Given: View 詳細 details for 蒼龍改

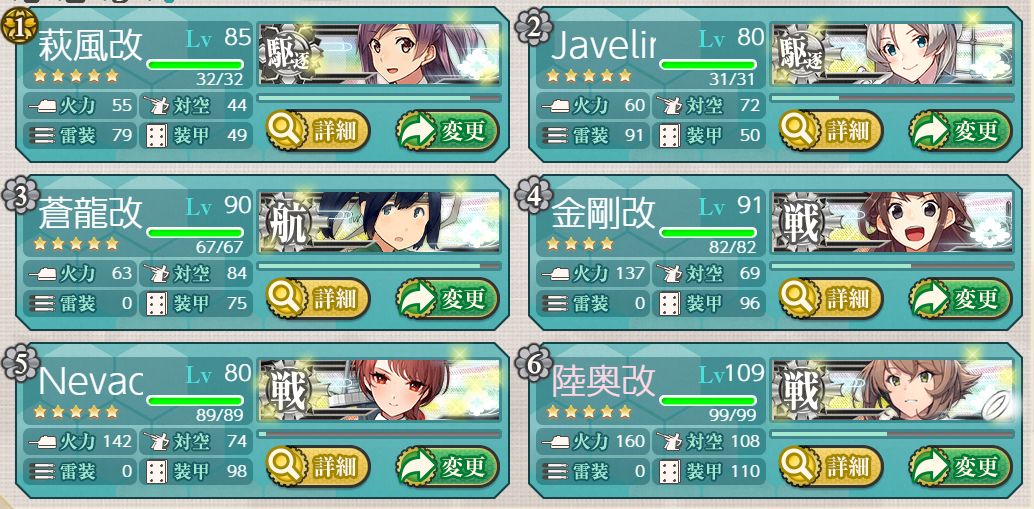Looking at the screenshot, I should pos(318,298).
